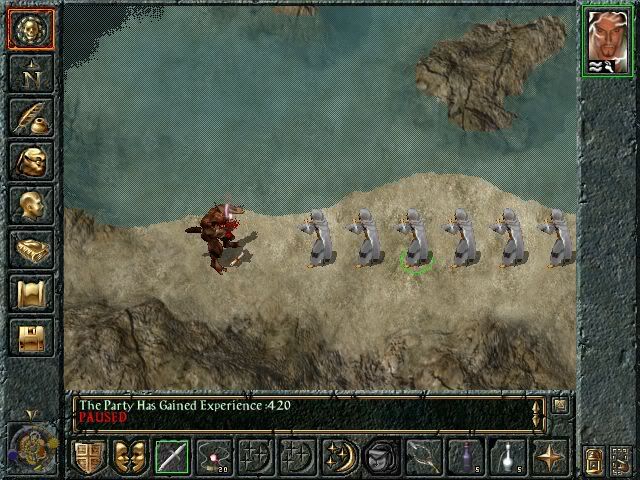The width and height of the screenshot is (640, 480).
Task: Activate the shield guard action button
Action: (89, 457)
